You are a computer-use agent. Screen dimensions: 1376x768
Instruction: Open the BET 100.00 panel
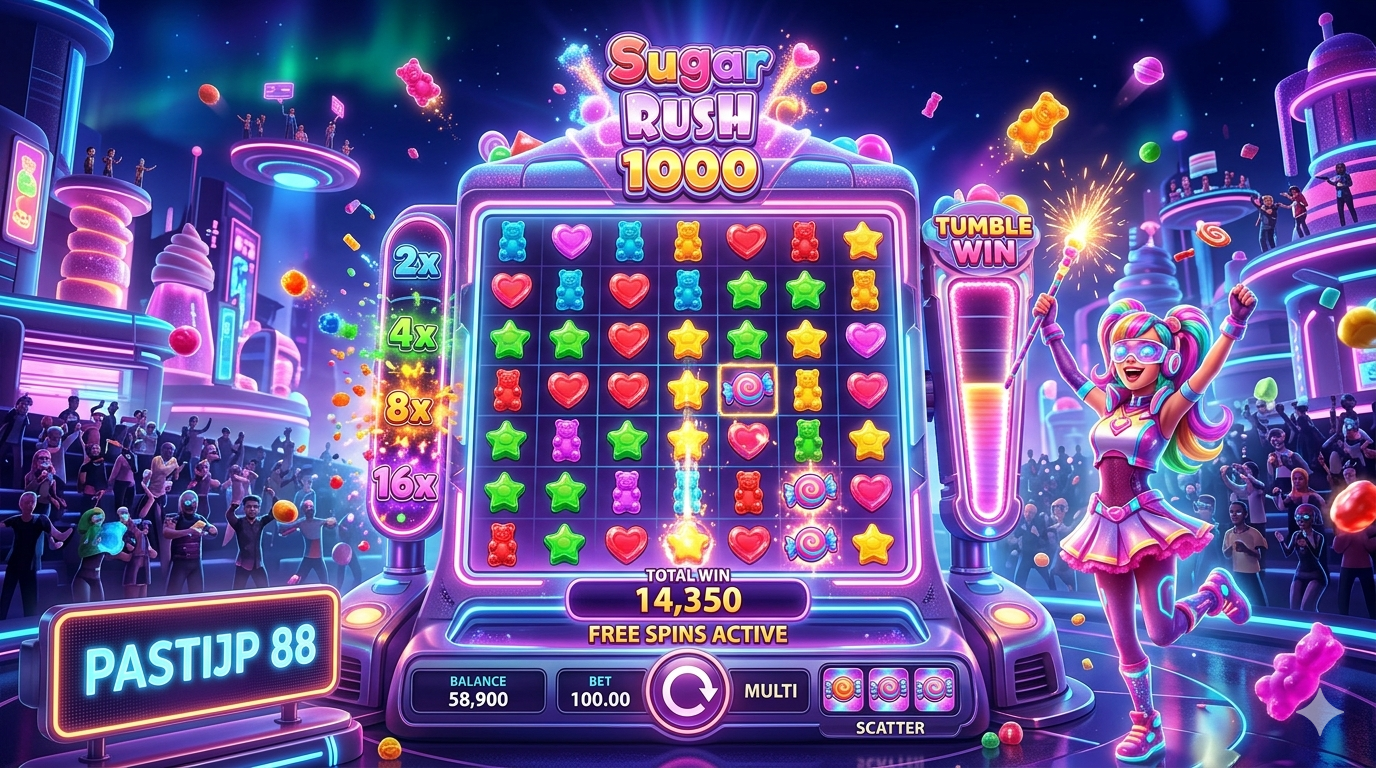pos(600,691)
